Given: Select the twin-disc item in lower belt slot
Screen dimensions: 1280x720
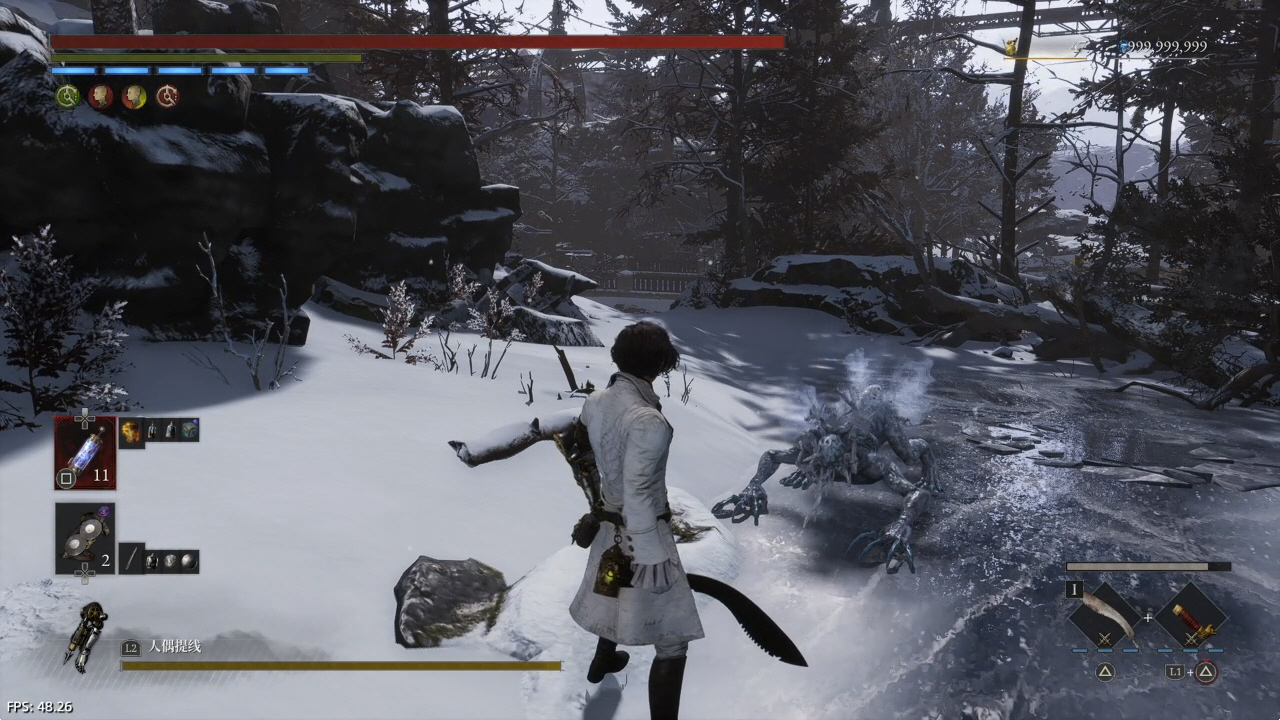Looking at the screenshot, I should point(85,538).
